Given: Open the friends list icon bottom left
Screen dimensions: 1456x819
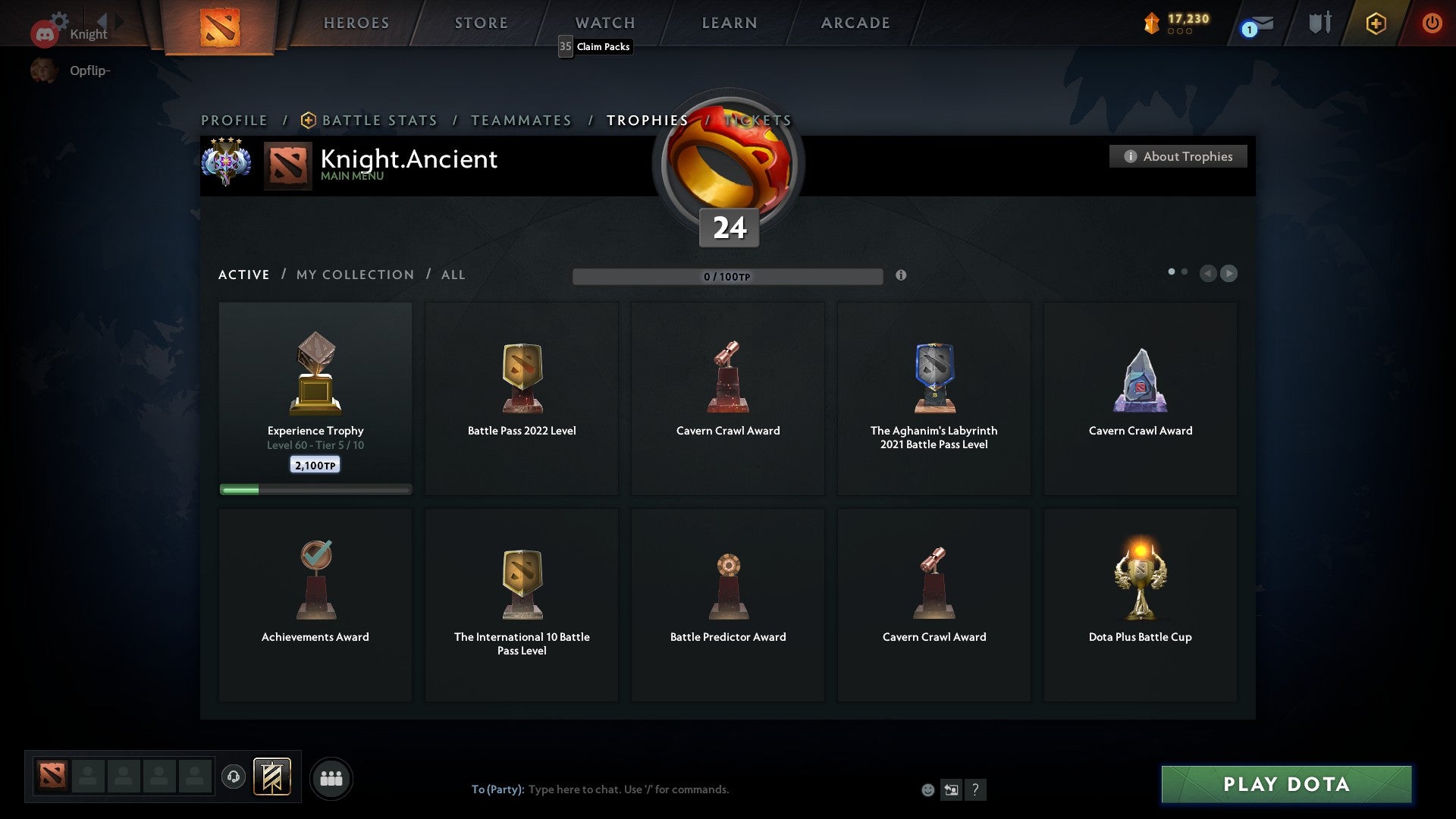Looking at the screenshot, I should [331, 777].
